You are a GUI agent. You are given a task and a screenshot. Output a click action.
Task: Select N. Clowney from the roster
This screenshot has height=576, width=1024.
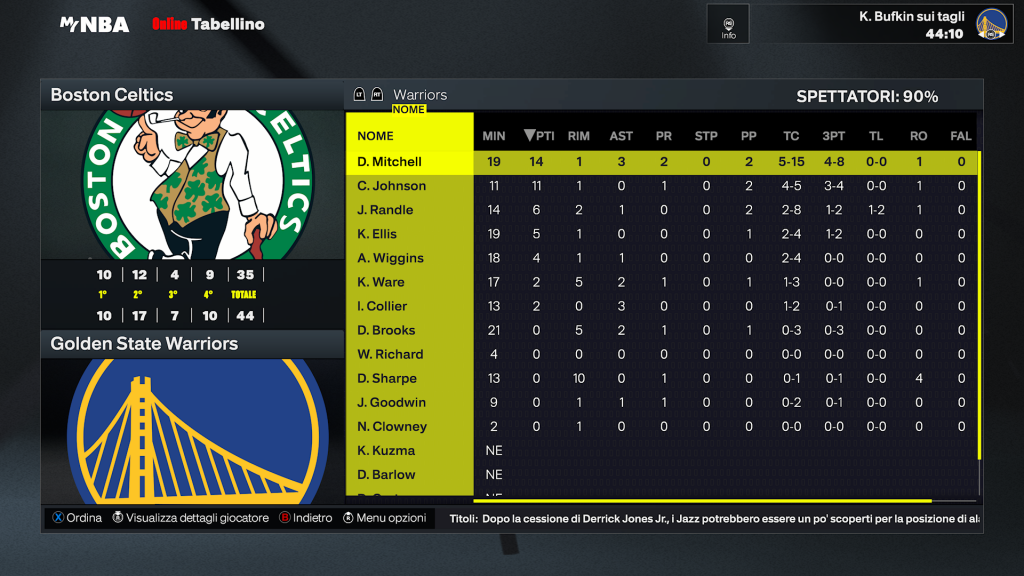tap(392, 426)
